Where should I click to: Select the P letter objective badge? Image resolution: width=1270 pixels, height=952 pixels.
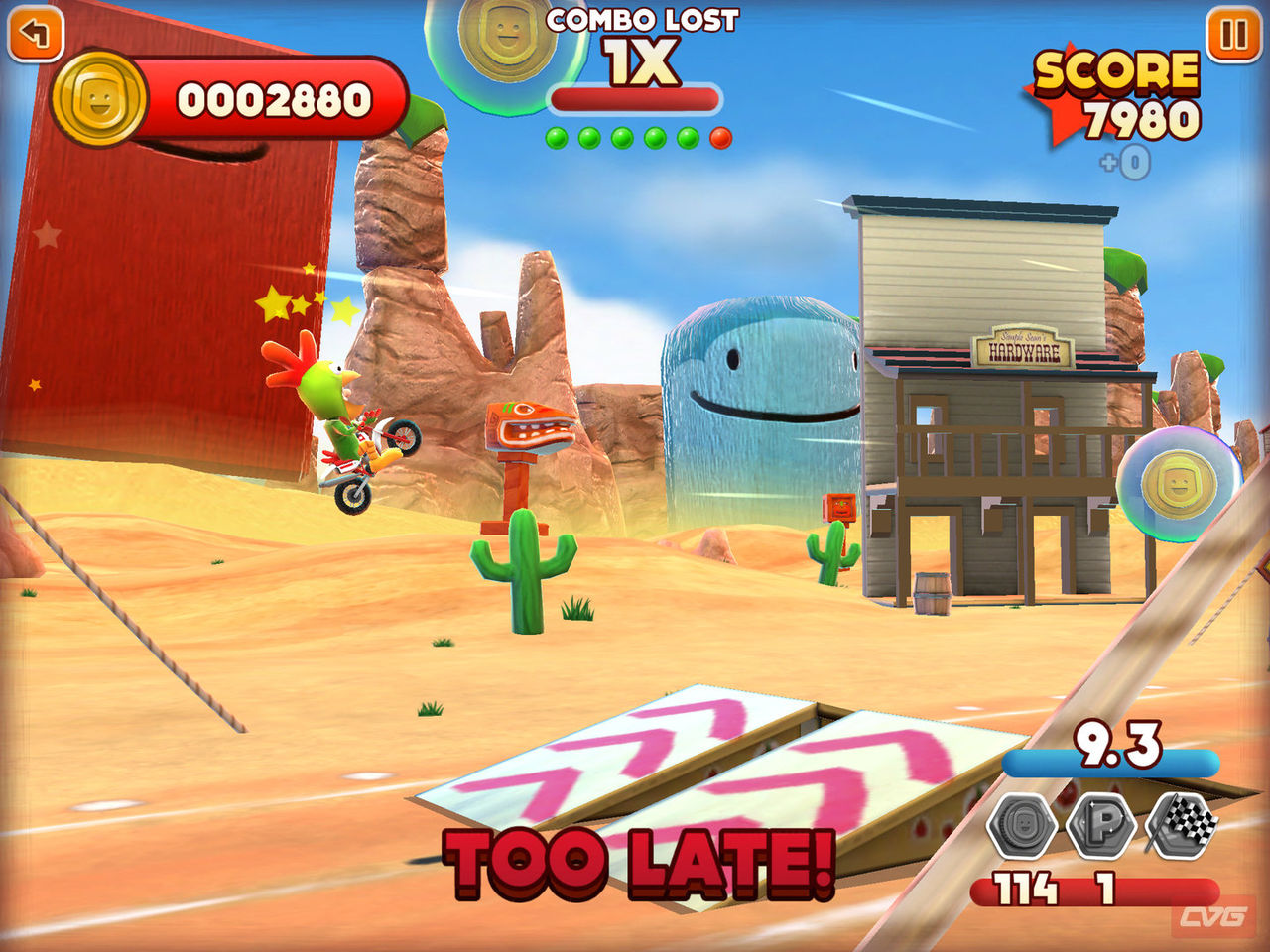coord(1101,825)
